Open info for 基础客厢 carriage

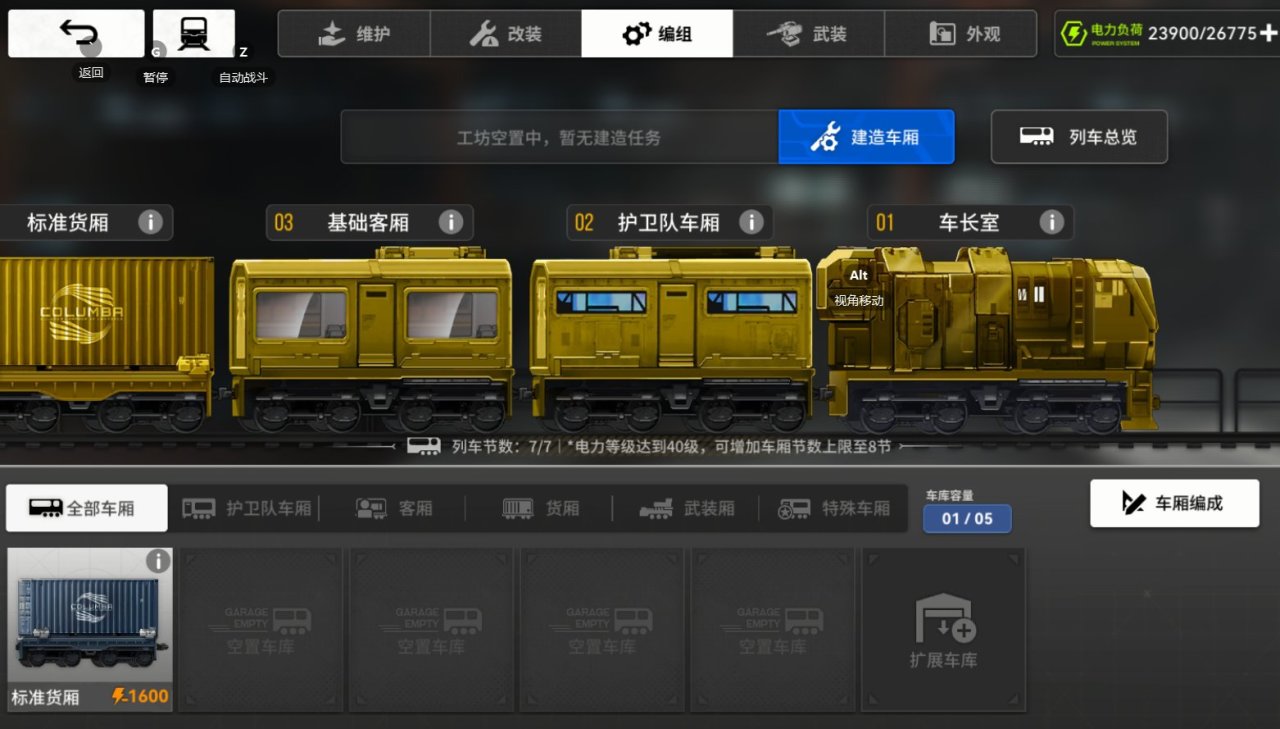click(451, 222)
